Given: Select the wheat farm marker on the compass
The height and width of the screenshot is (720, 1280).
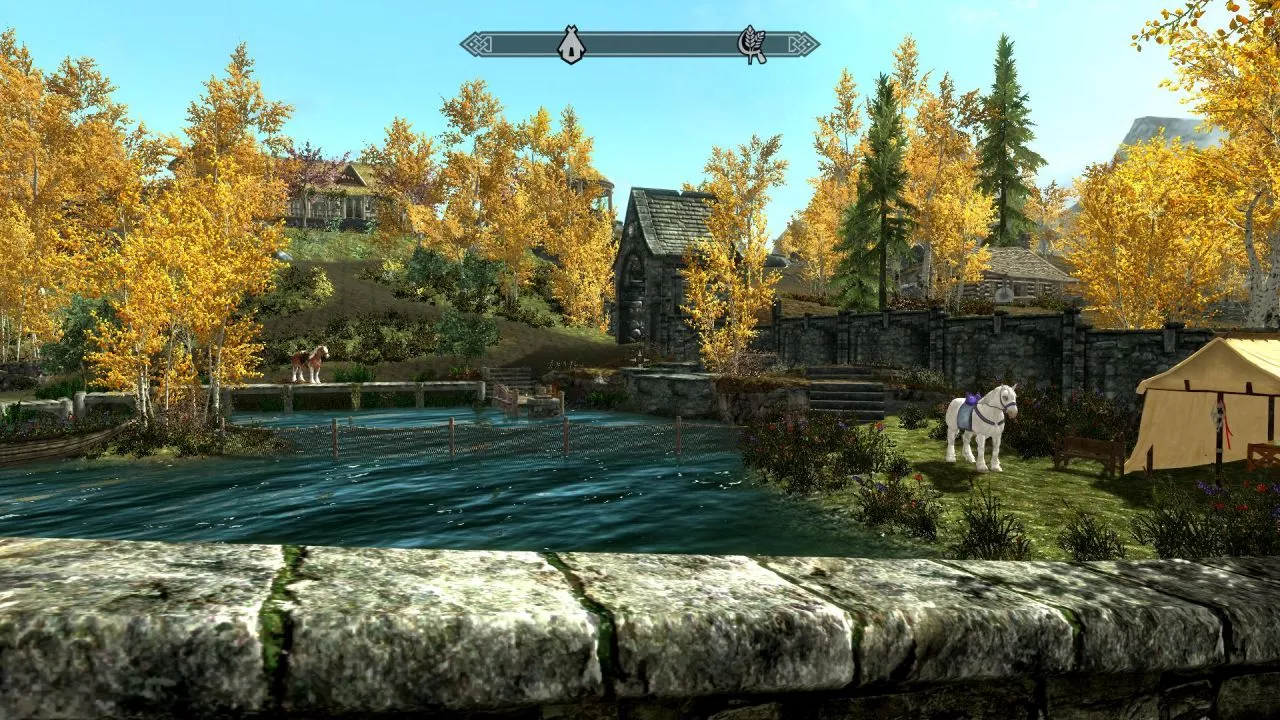Looking at the screenshot, I should point(751,45).
